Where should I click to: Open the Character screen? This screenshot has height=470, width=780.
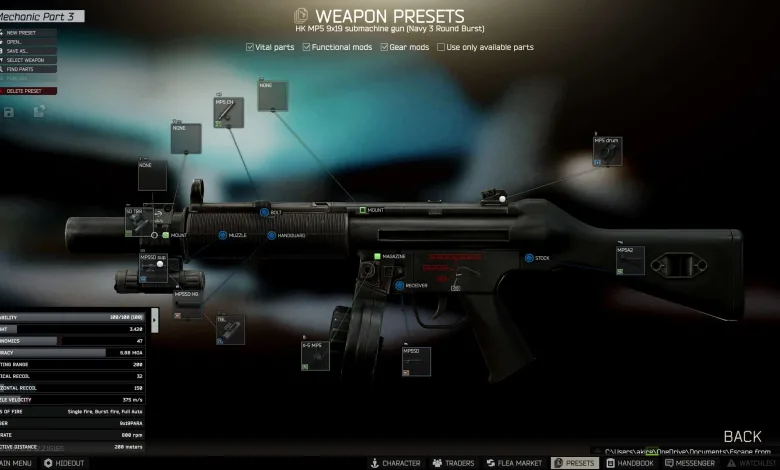395,463
